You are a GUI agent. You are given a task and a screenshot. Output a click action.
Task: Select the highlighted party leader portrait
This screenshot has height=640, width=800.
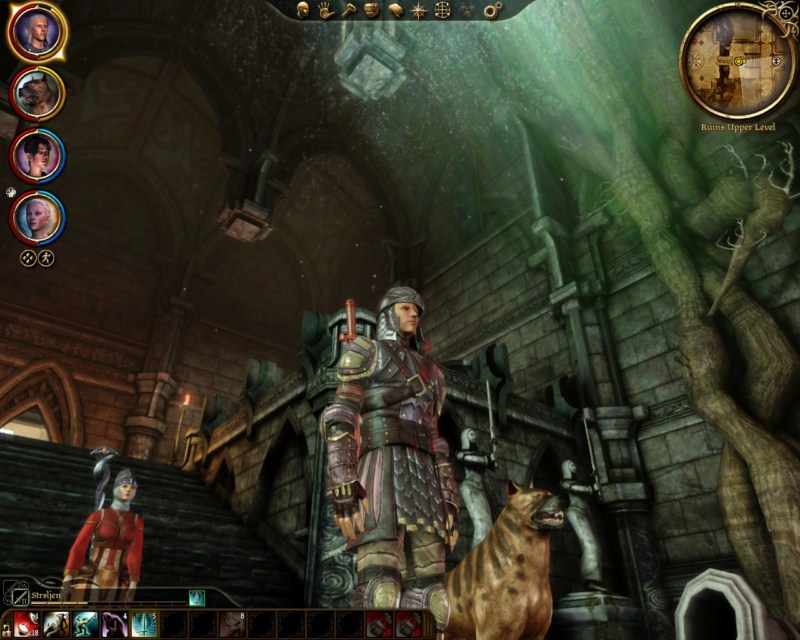[x=37, y=33]
